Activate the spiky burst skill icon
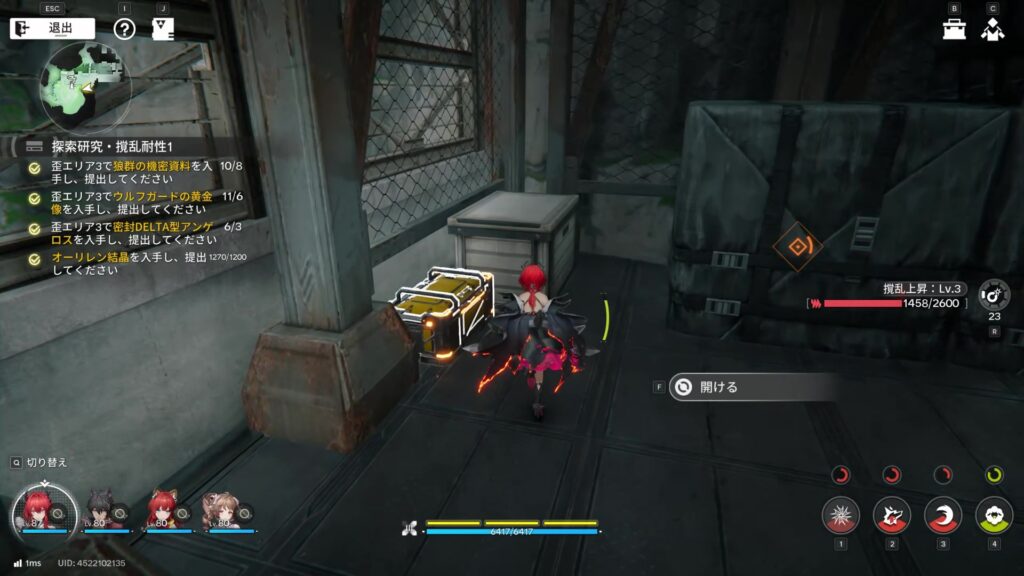Viewport: 1024px width, 576px height. point(841,515)
